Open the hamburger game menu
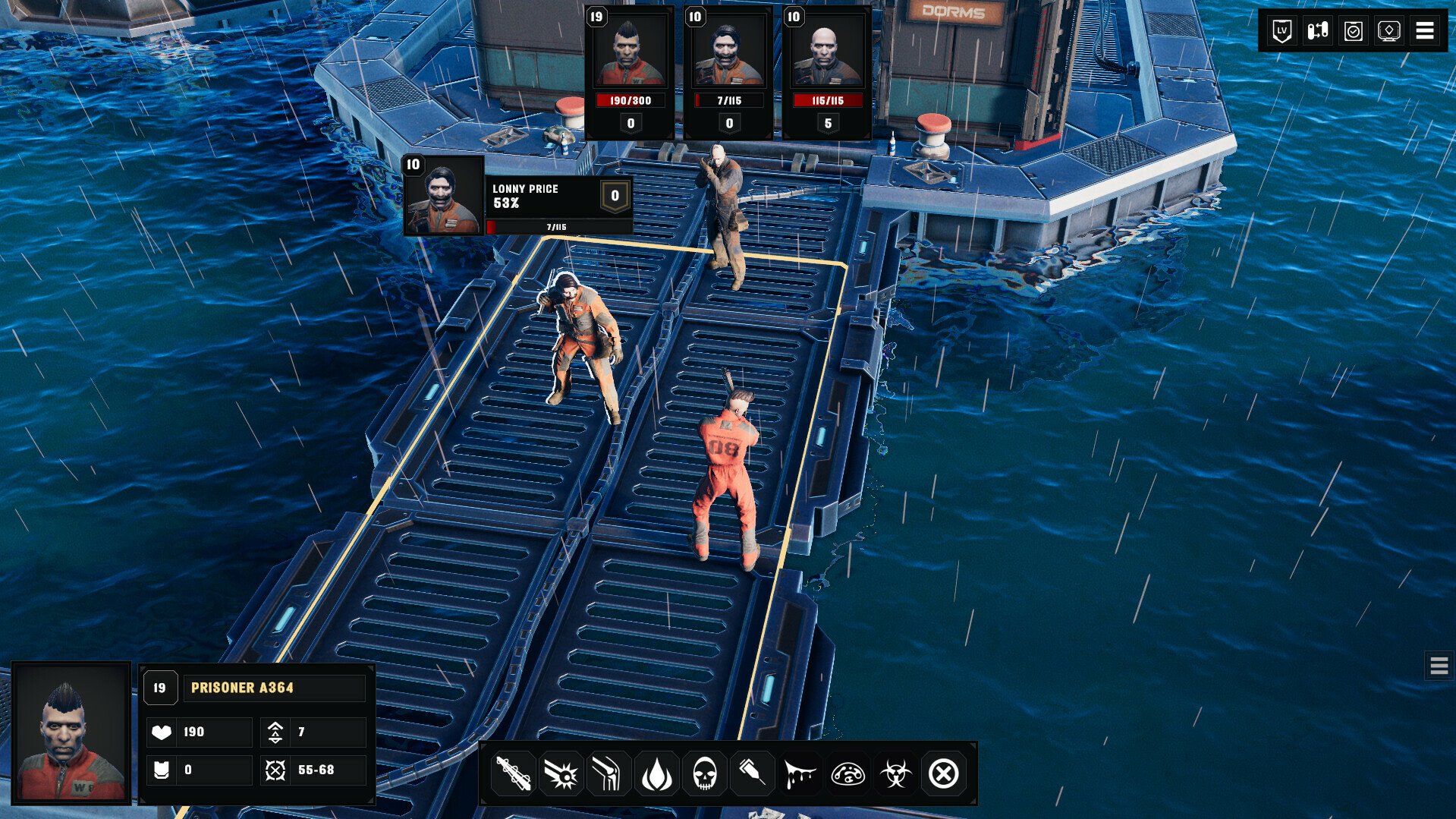 pyautogui.click(x=1425, y=30)
